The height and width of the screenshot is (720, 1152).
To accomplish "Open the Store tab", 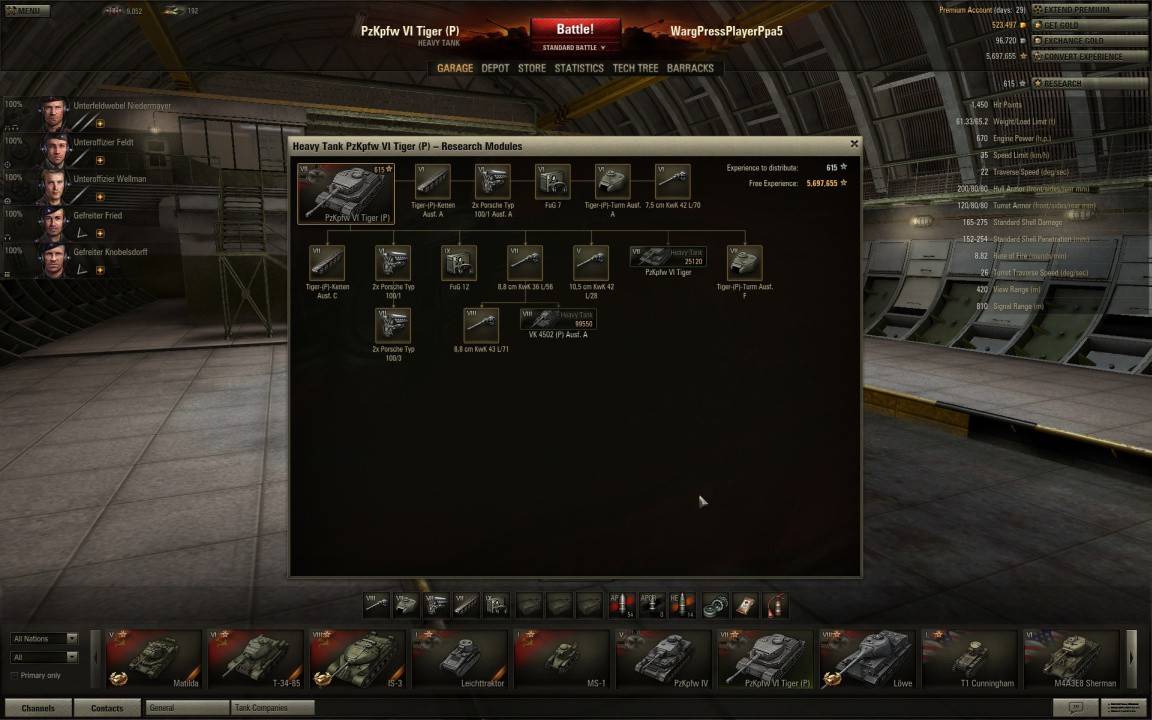I will pyautogui.click(x=532, y=68).
